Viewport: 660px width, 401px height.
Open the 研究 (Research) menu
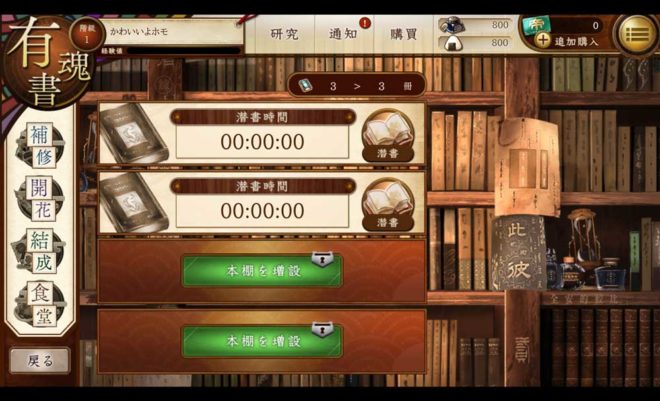point(284,34)
